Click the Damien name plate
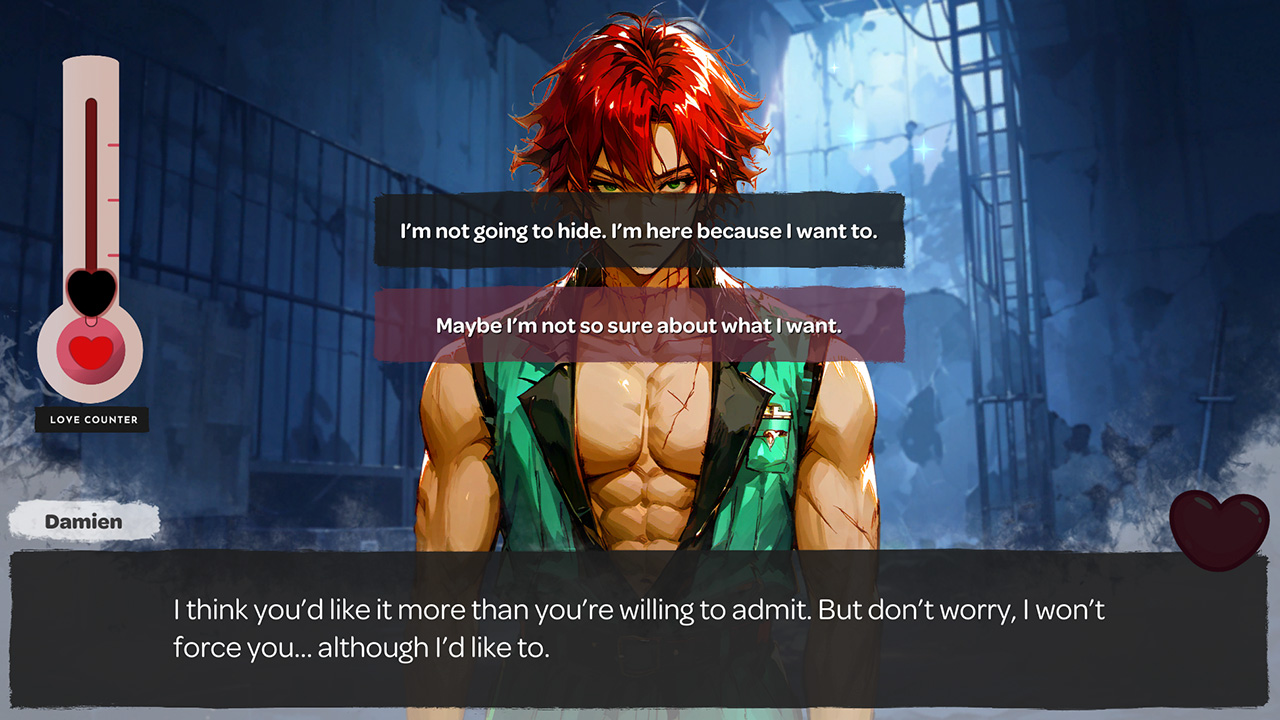The width and height of the screenshot is (1280, 720). [82, 521]
